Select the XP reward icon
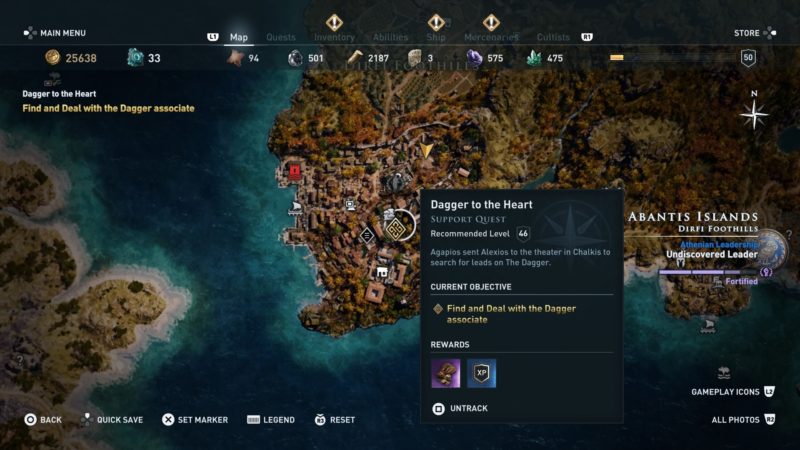This screenshot has height=450, width=800. [482, 374]
